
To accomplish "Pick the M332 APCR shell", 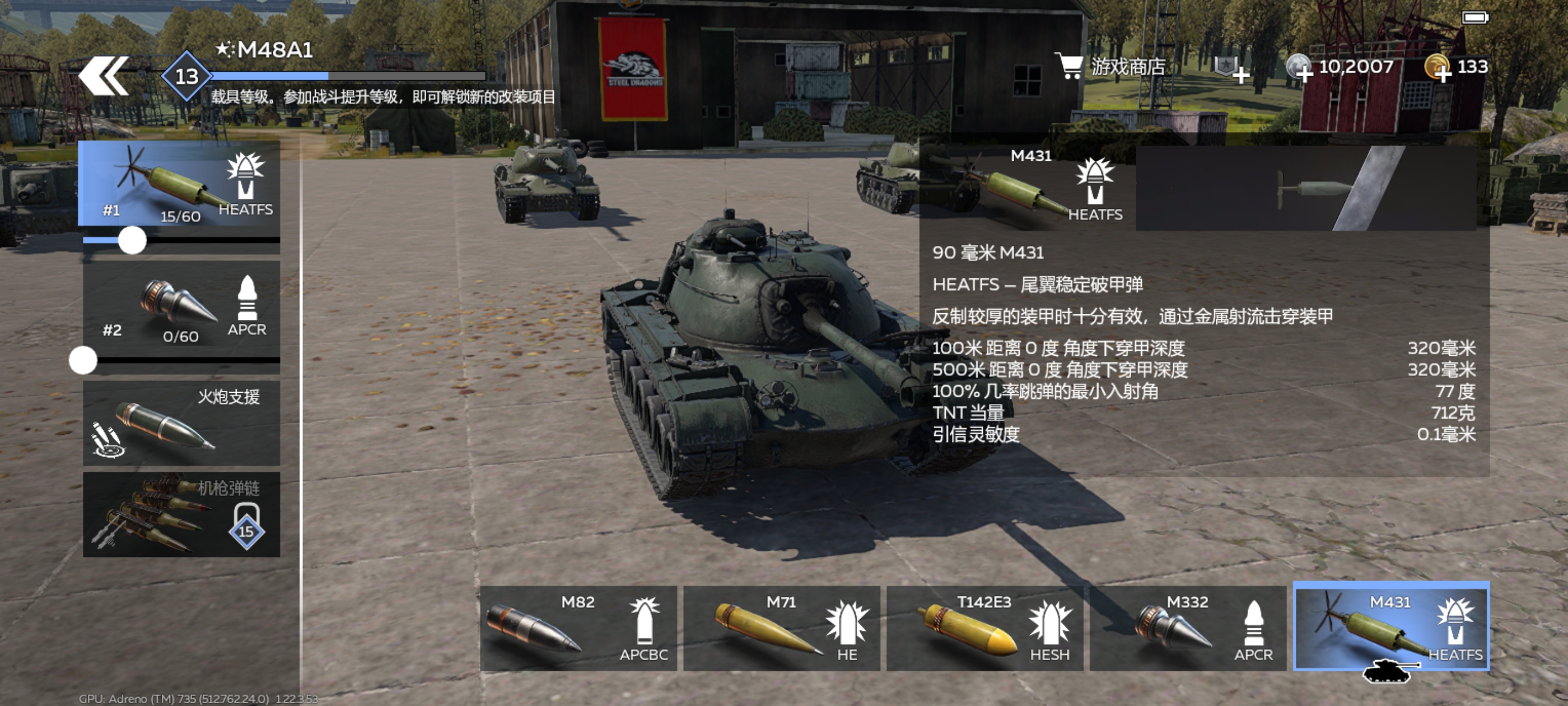I will click(1188, 628).
